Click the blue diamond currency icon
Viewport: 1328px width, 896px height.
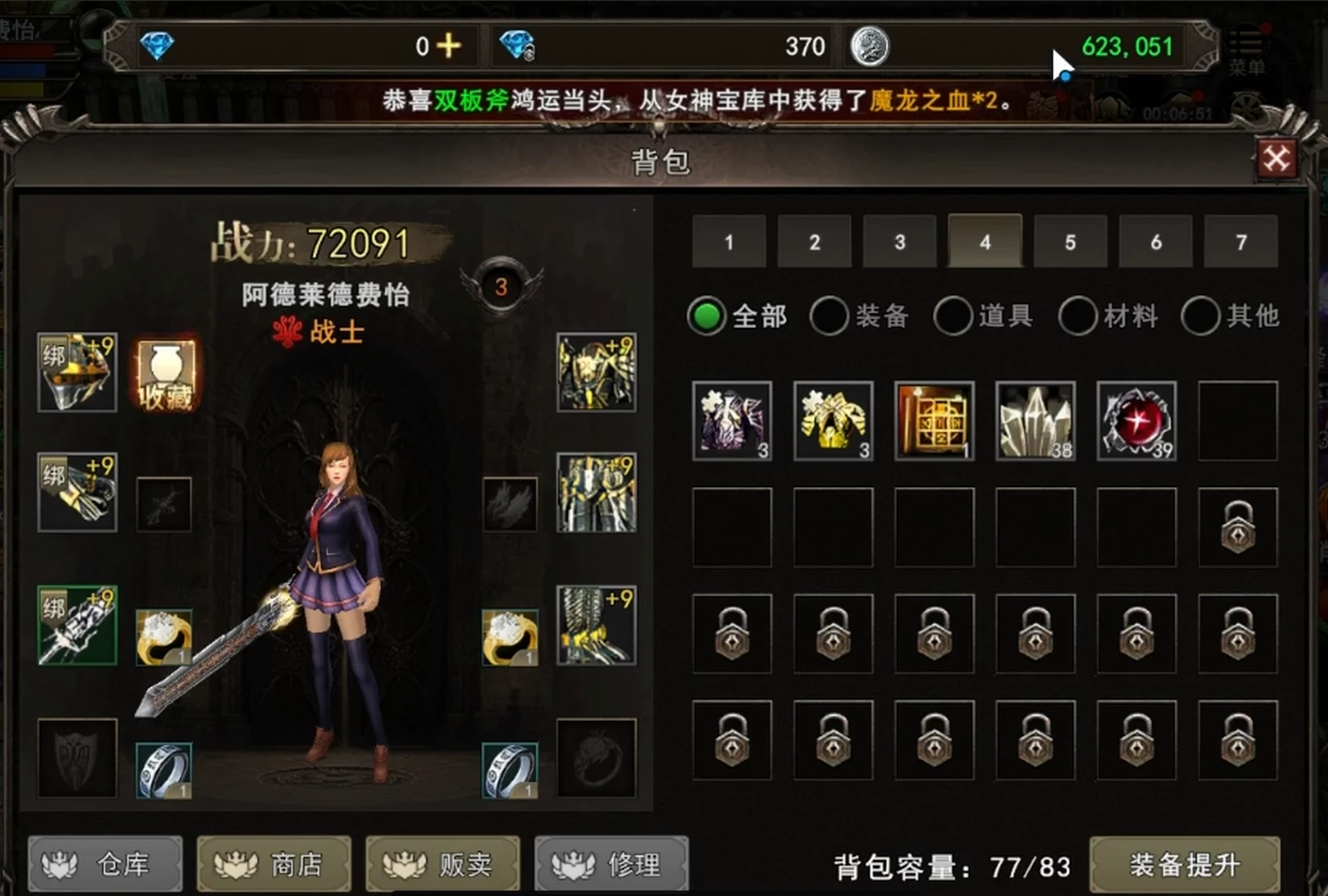tap(158, 46)
